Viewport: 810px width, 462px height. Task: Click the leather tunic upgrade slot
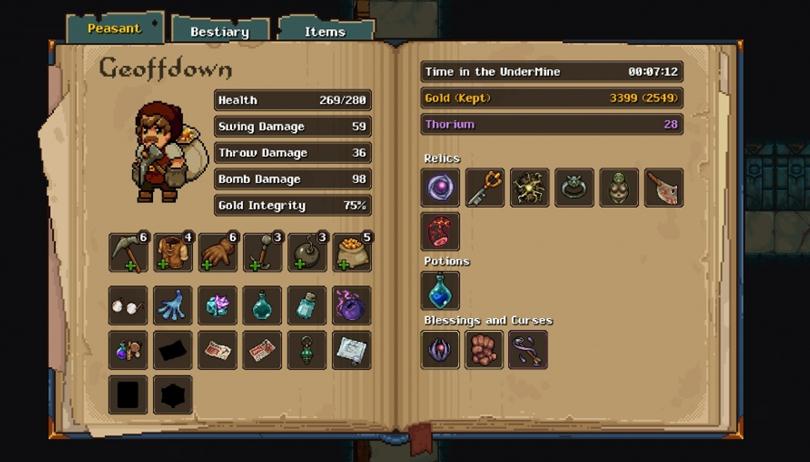[x=173, y=253]
